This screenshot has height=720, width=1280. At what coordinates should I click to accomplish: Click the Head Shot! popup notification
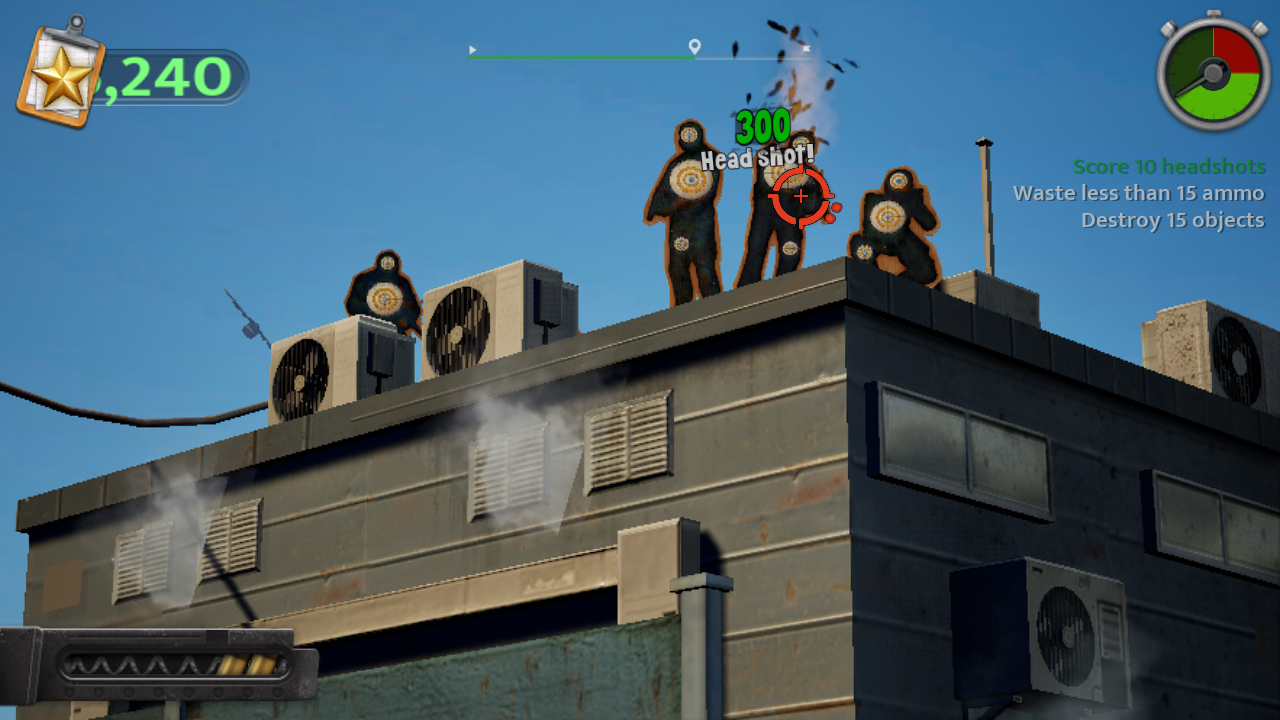click(756, 156)
